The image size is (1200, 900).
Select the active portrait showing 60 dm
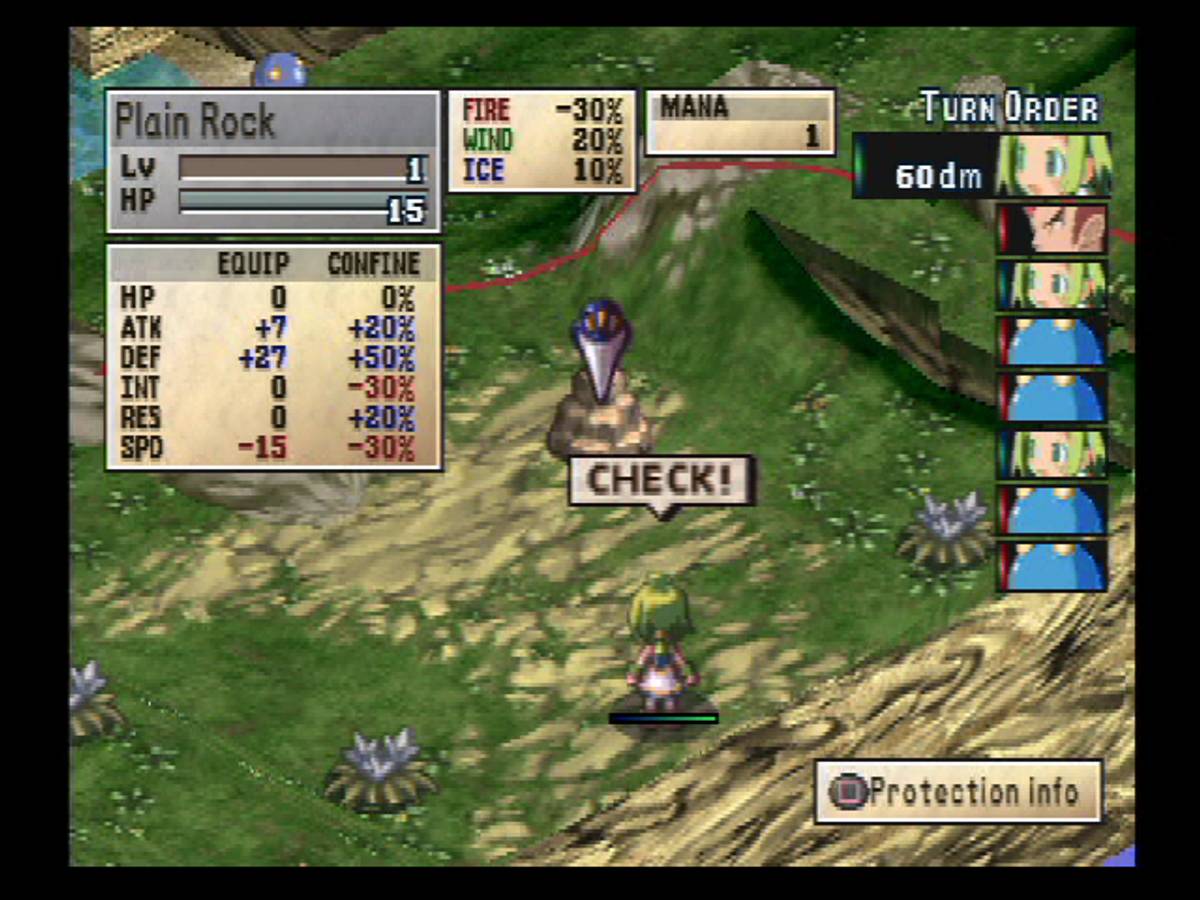pyautogui.click(x=1053, y=165)
